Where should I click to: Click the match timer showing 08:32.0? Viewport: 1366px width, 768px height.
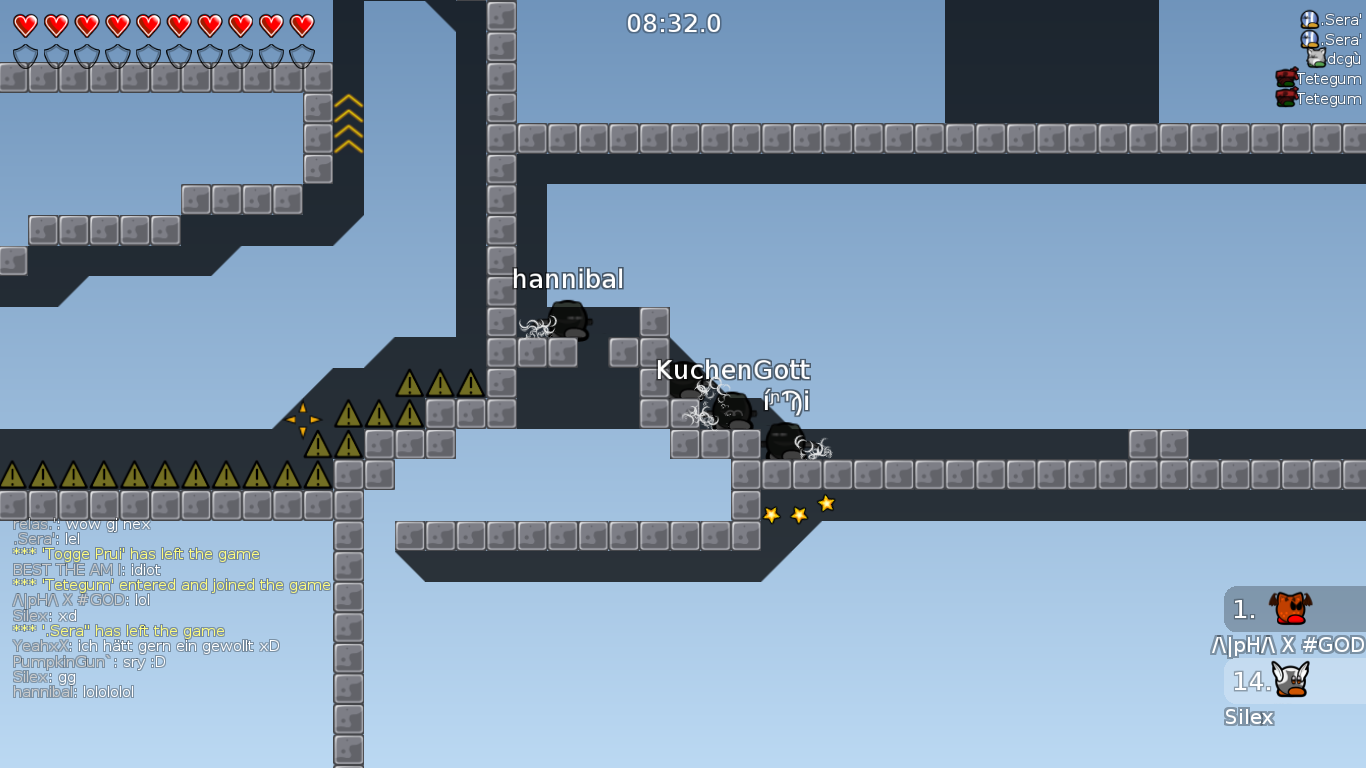point(672,24)
